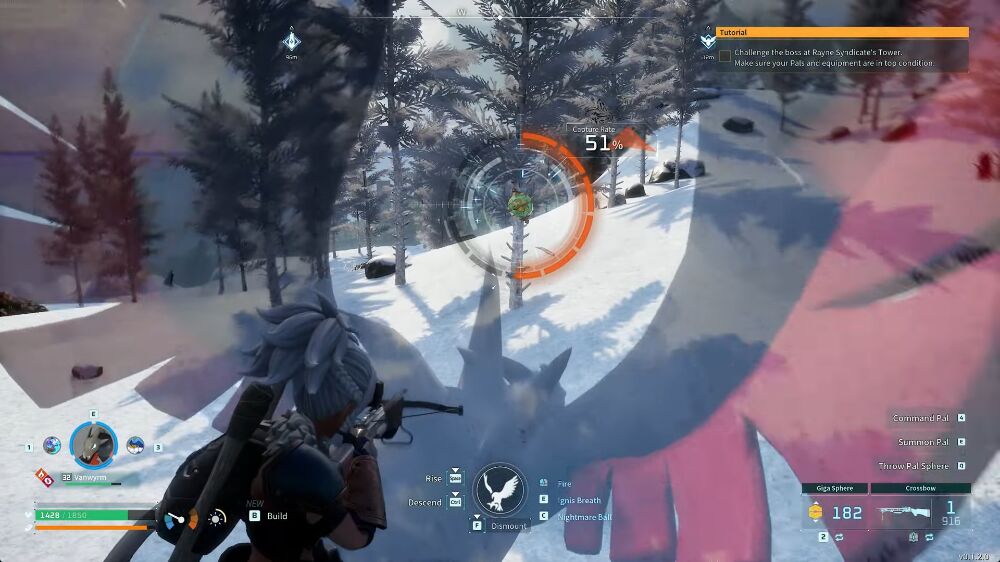This screenshot has height=562, width=1000.
Task: Switch to the right party pal icon
Action: (135, 446)
